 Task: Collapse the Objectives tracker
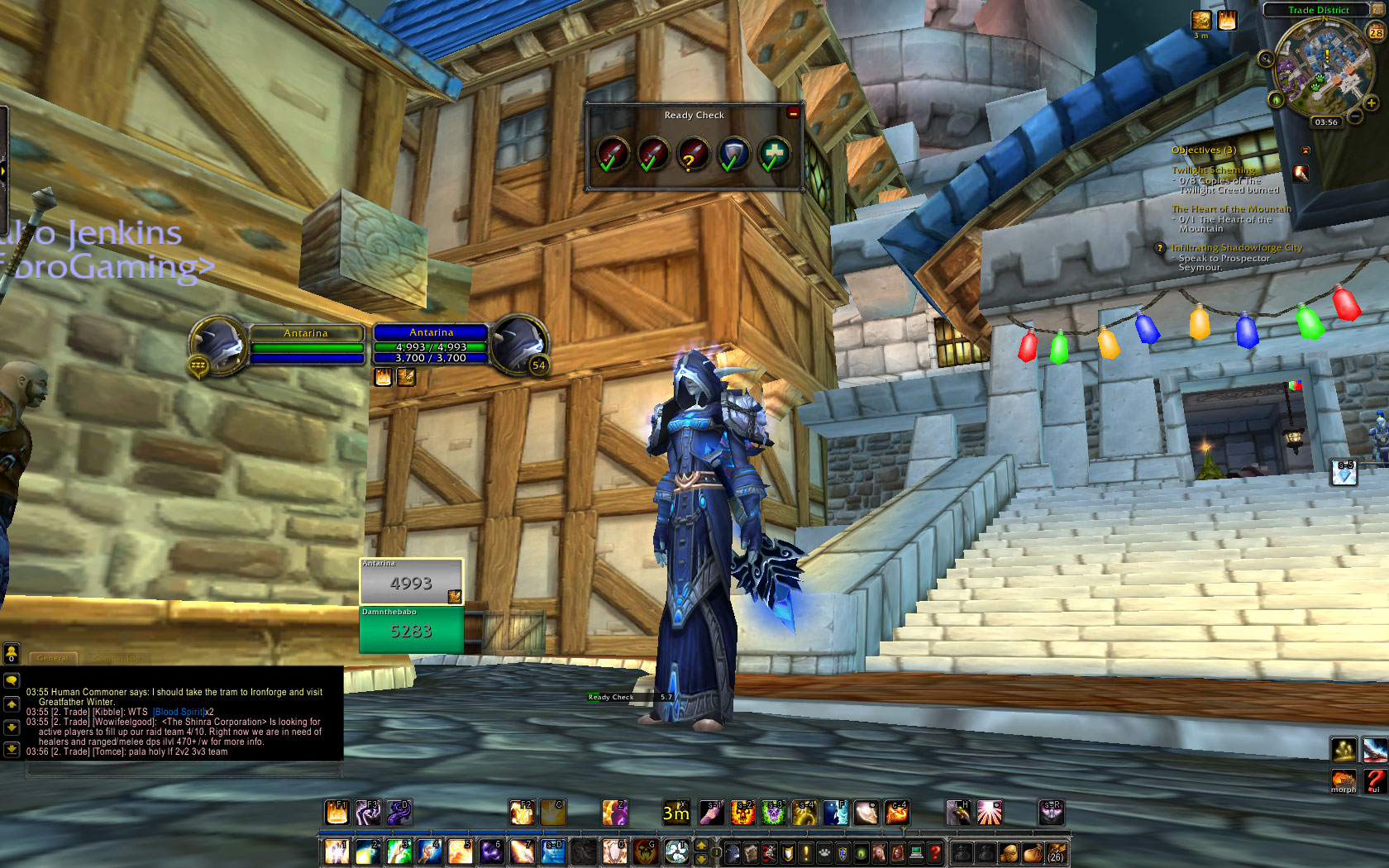click(x=1305, y=150)
